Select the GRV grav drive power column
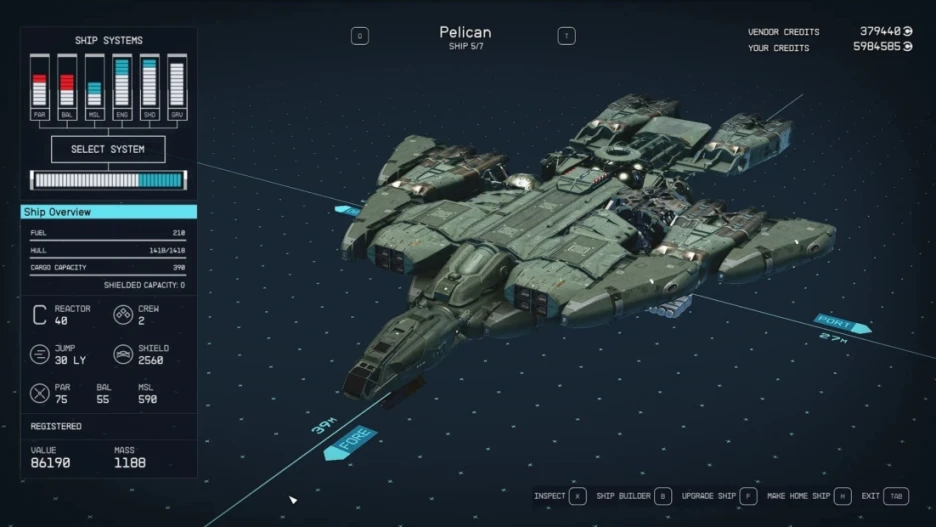 click(176, 87)
